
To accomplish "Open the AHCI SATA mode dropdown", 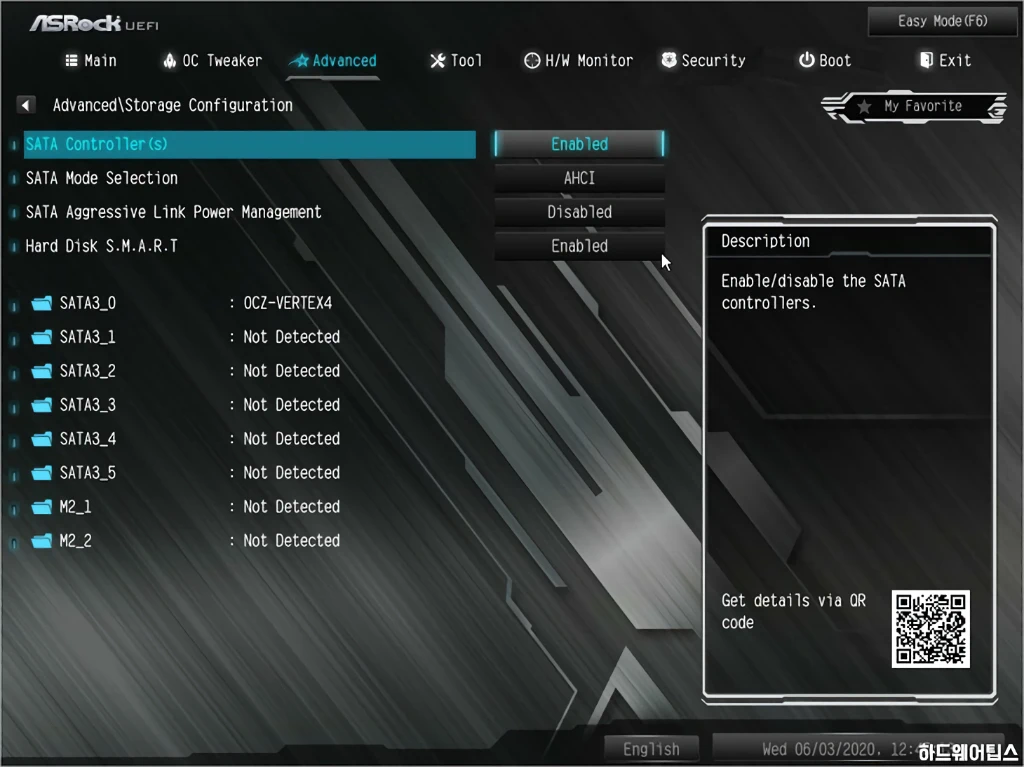I will pos(579,178).
